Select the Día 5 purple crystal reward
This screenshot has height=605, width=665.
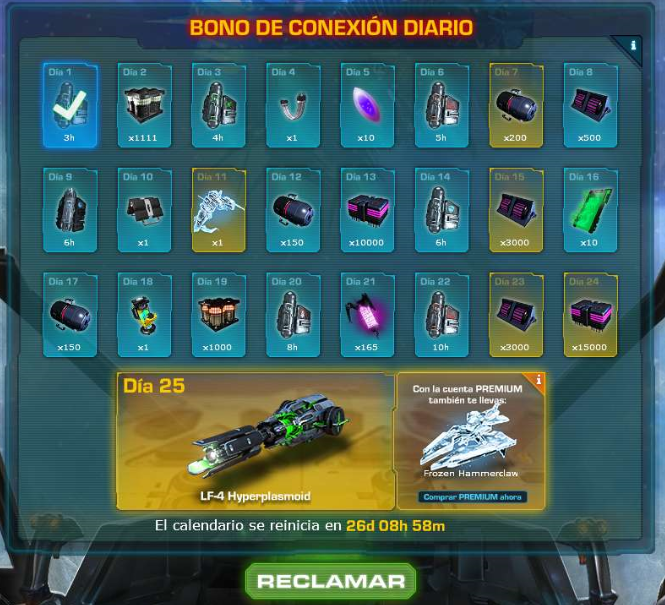point(368,105)
